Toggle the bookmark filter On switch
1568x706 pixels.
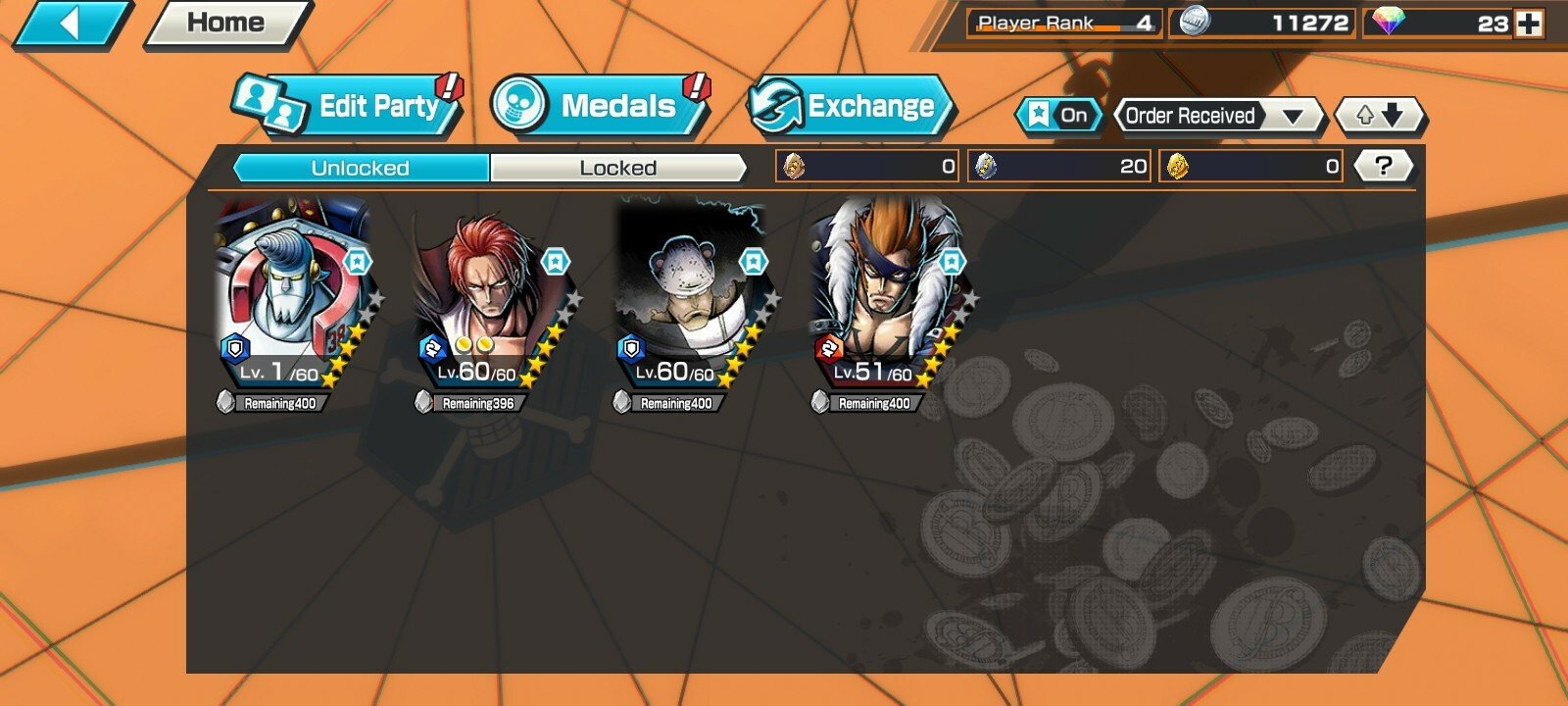coord(1058,116)
